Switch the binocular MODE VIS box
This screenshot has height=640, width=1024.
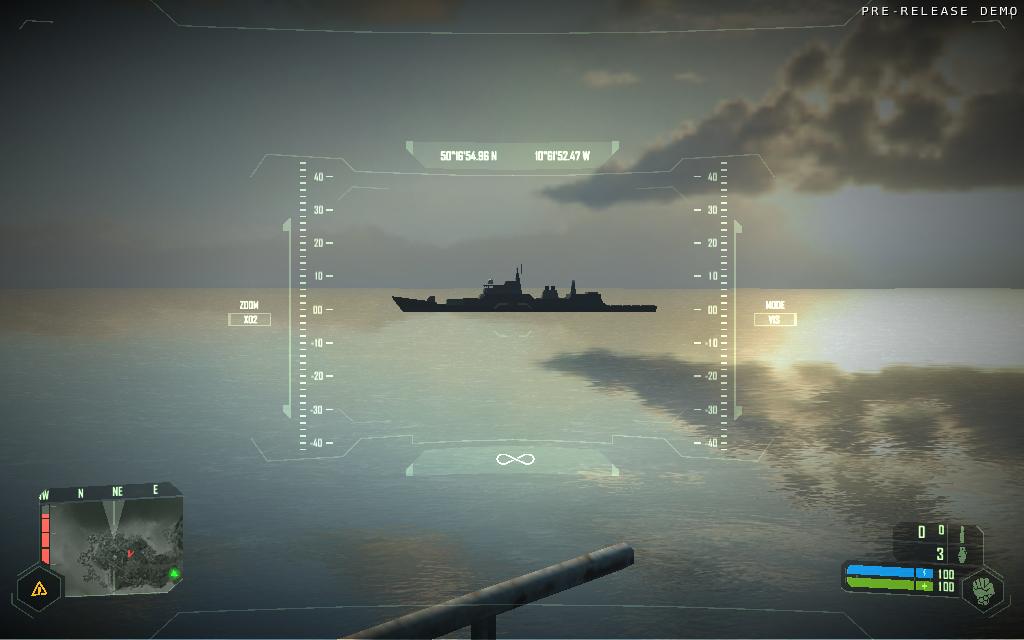(x=775, y=319)
